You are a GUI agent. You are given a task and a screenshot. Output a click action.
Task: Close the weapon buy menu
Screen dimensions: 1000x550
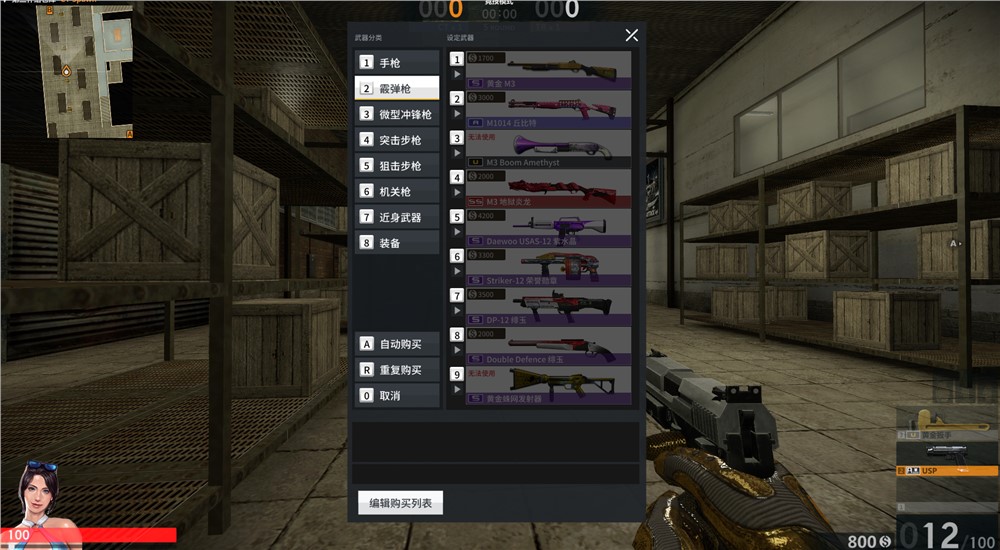(631, 35)
